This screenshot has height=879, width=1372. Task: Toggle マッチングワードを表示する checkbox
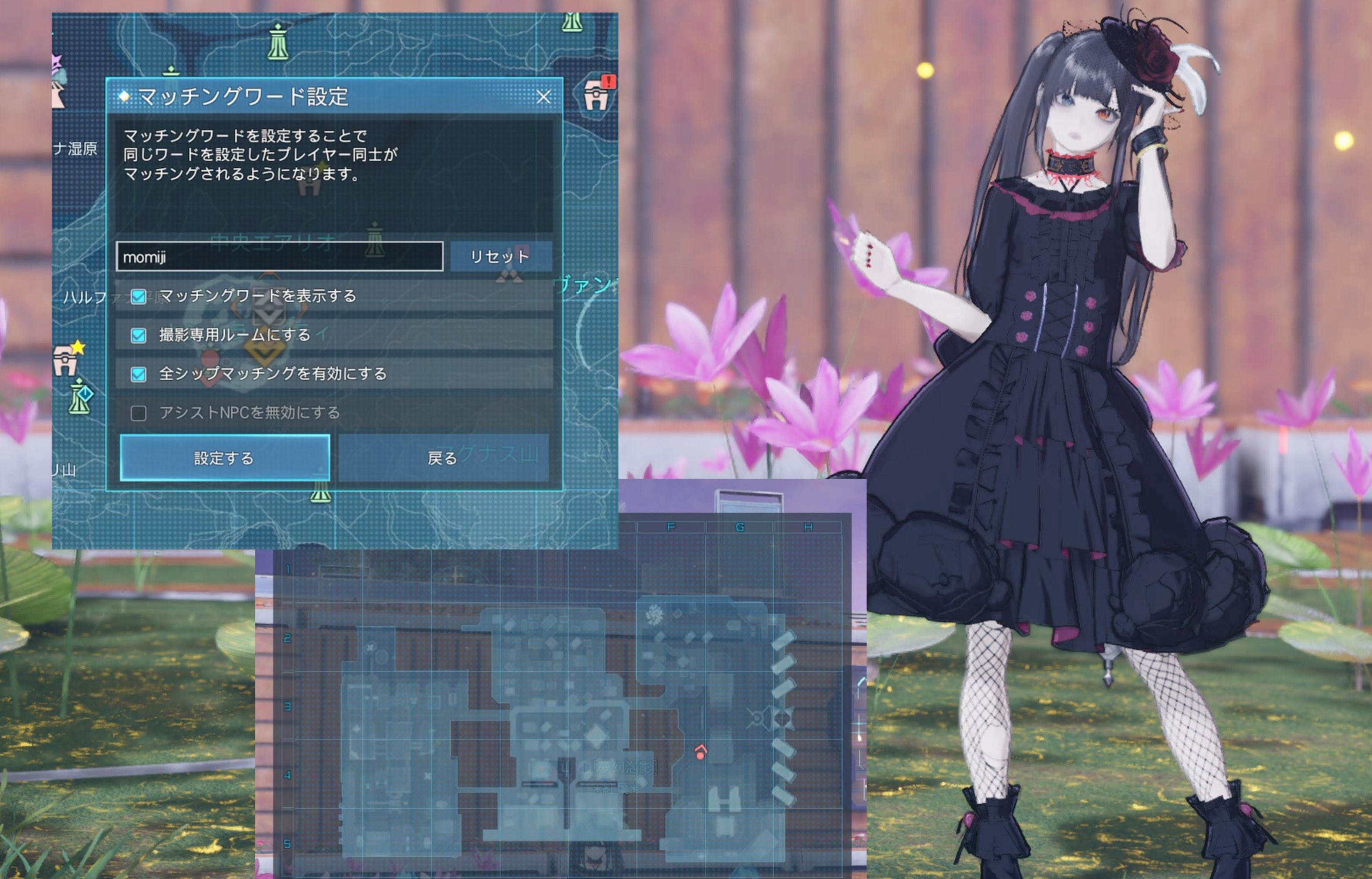(x=138, y=296)
